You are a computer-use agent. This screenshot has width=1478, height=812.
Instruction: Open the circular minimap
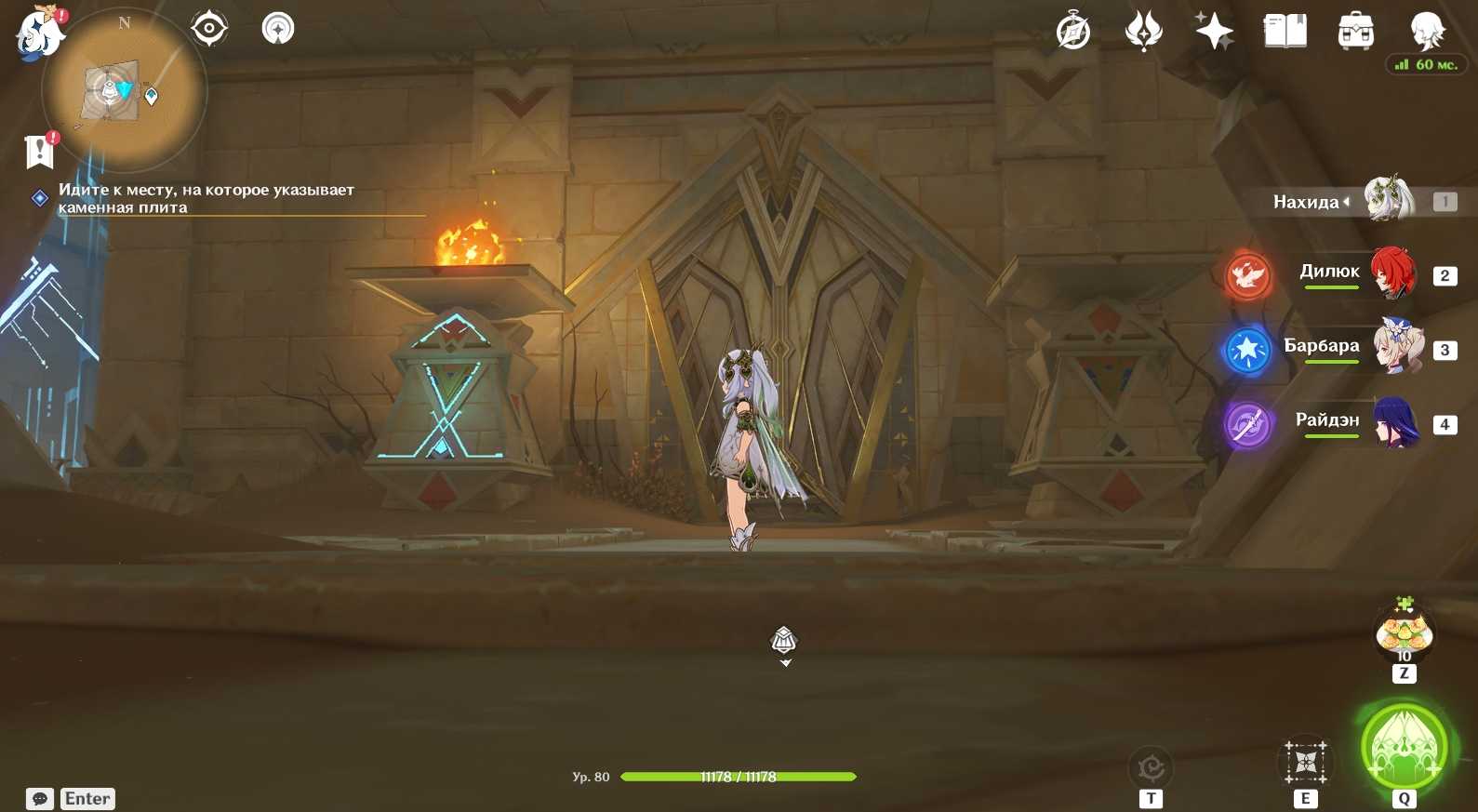click(x=125, y=90)
